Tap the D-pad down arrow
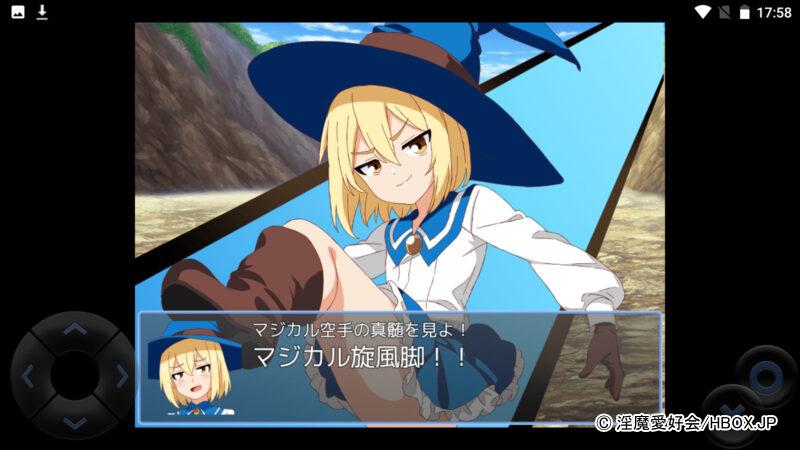The width and height of the screenshot is (800, 450). point(74,422)
